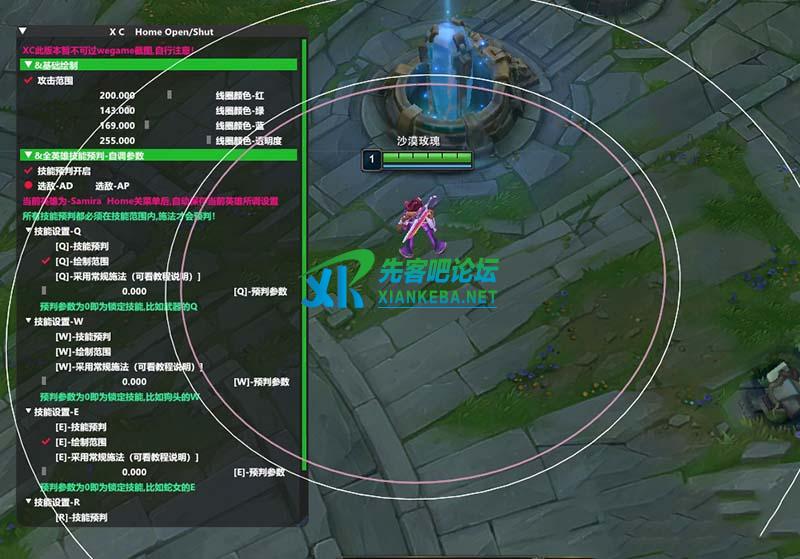800x559 pixels.
Task: Select the 选敌-AP radio option
Action: [111, 186]
